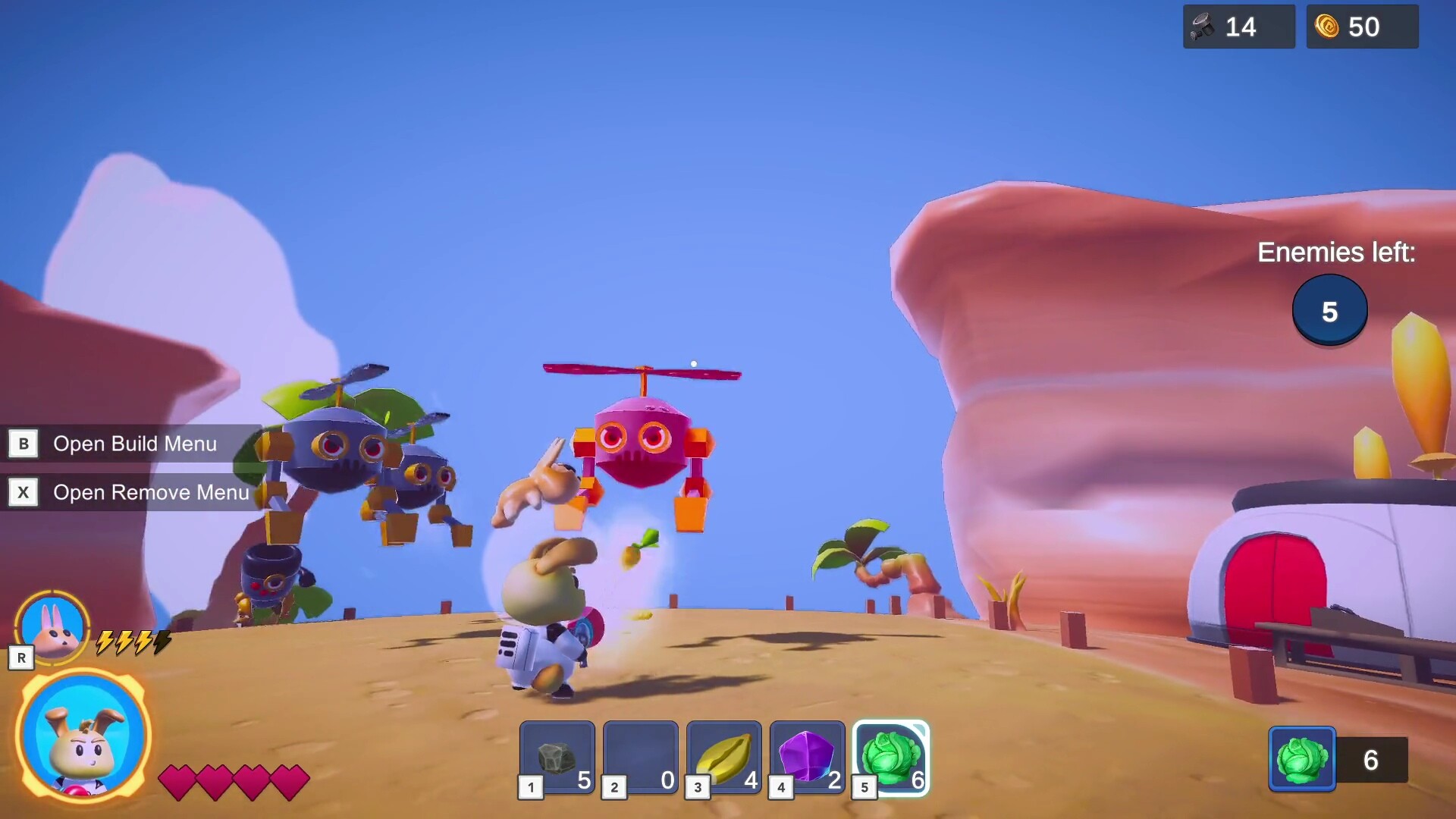
Task: Click the bunny companion portrait
Action: point(53,626)
